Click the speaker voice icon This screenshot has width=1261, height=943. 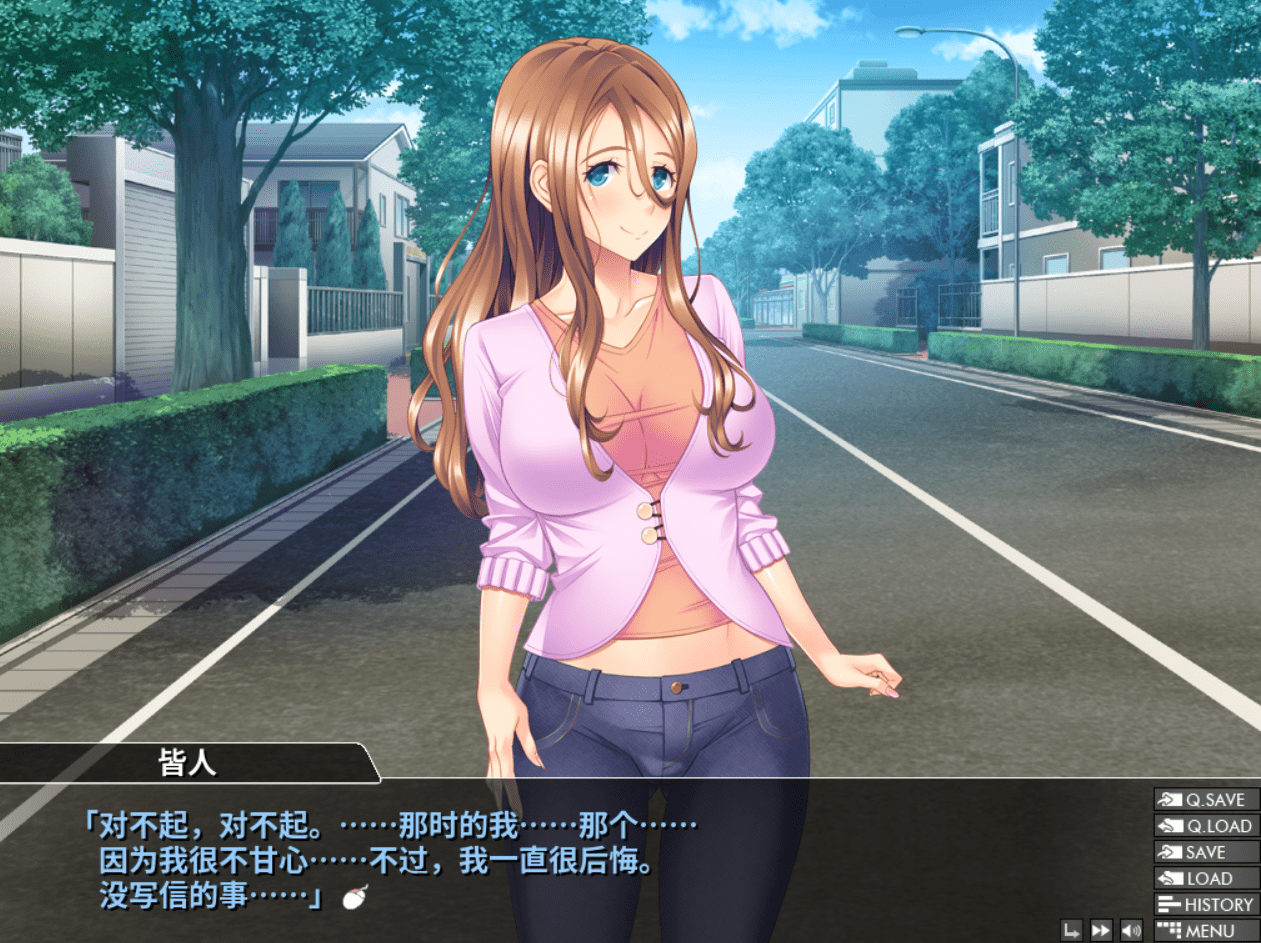1131,931
